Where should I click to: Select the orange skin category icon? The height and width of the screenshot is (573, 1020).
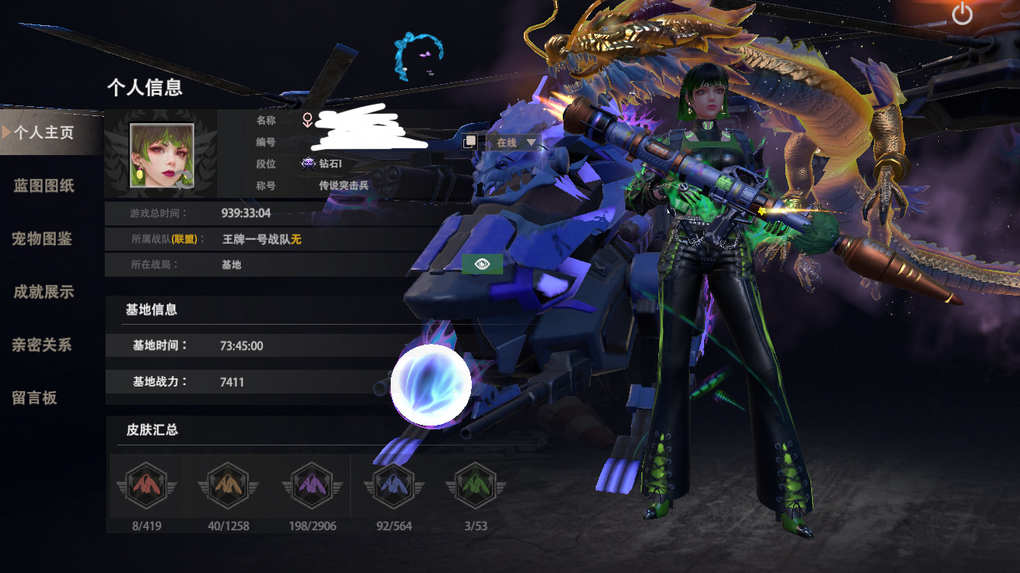[x=228, y=486]
